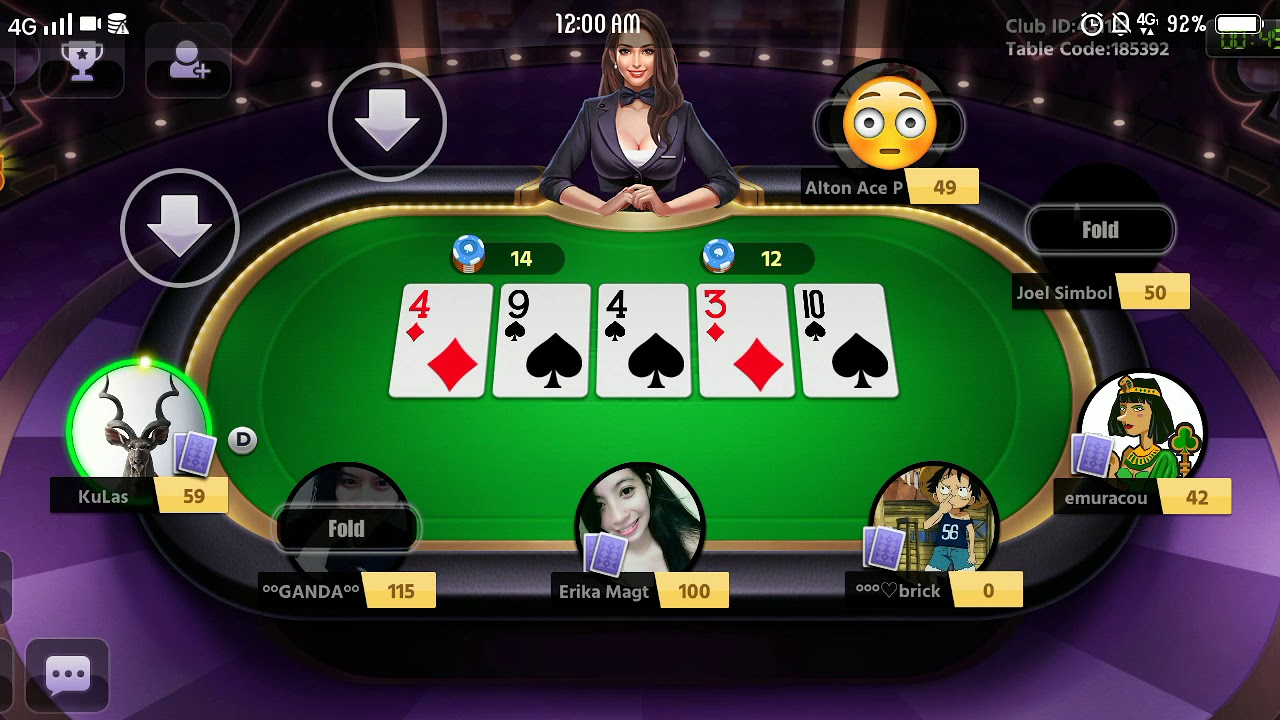Open the chat bubble icon

[x=68, y=676]
